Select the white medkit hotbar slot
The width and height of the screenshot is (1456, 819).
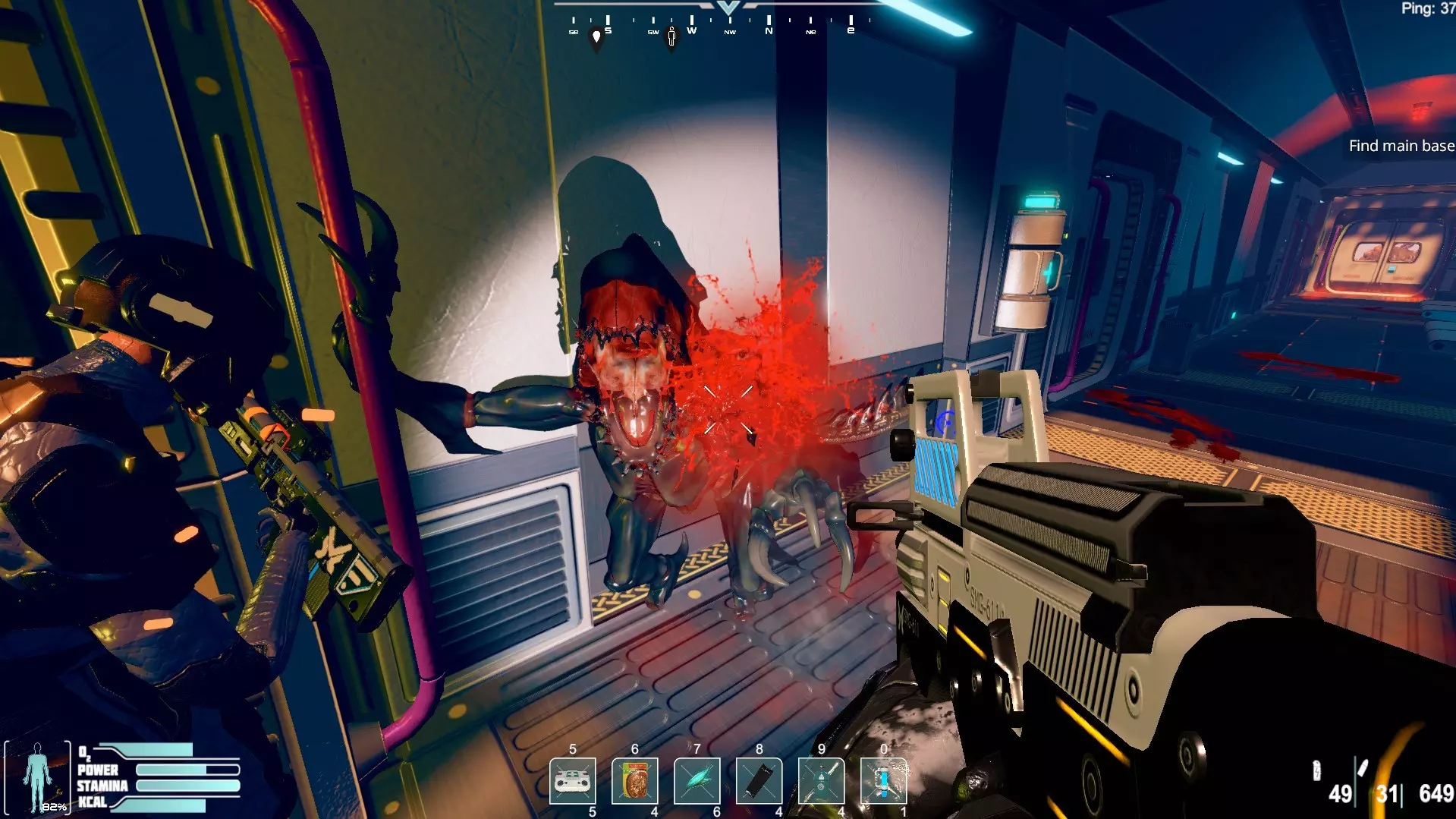pos(573,780)
